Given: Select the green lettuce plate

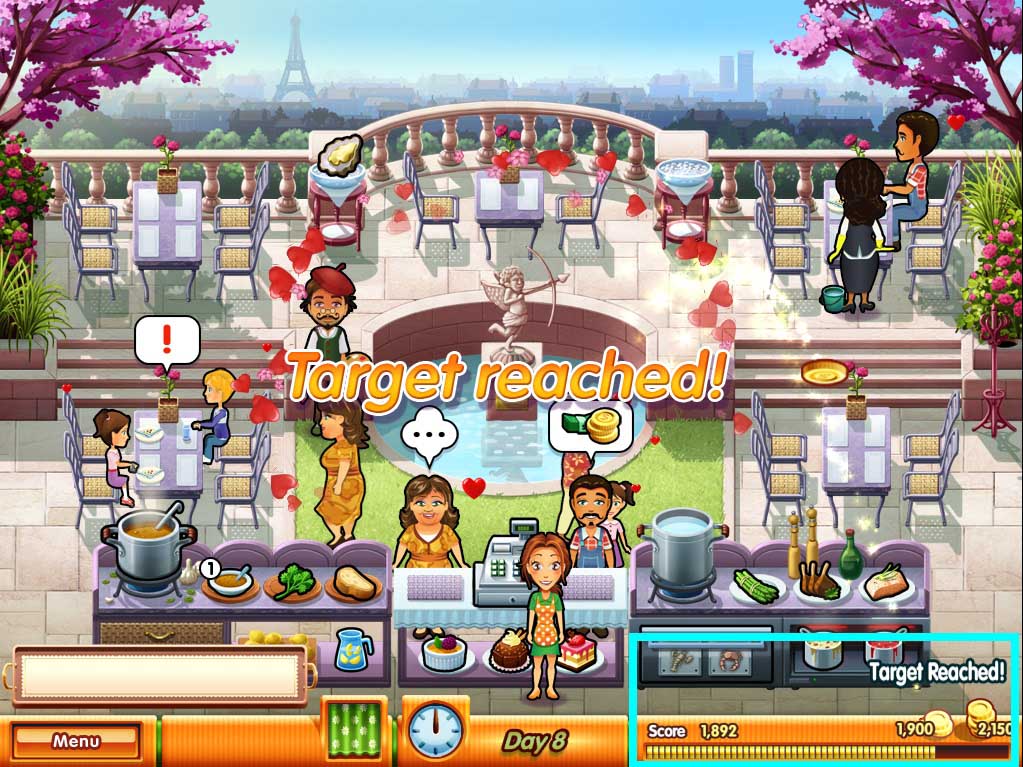Looking at the screenshot, I should (x=292, y=583).
